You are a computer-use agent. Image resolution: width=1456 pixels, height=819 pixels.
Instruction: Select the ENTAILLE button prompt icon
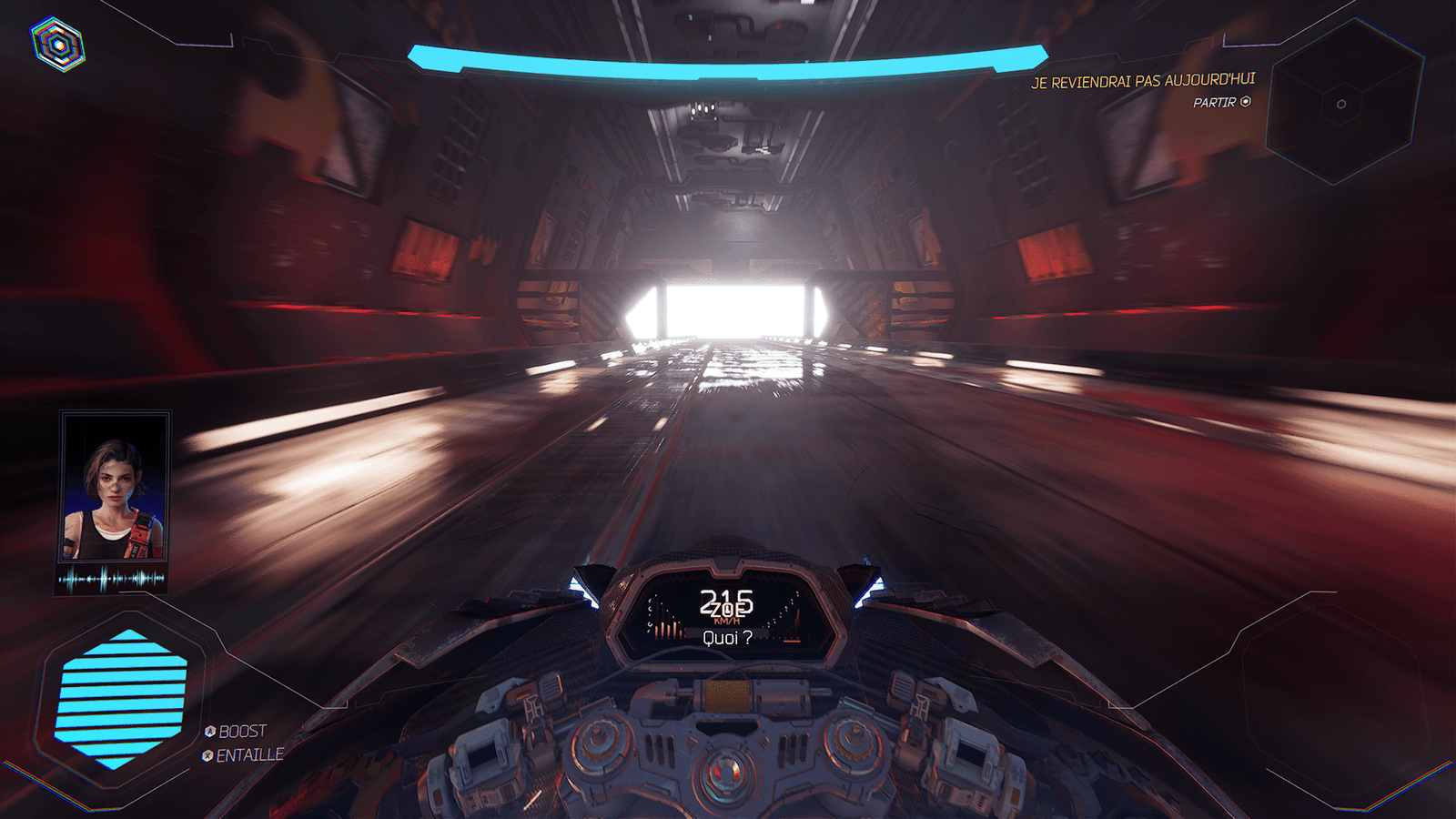[207, 753]
